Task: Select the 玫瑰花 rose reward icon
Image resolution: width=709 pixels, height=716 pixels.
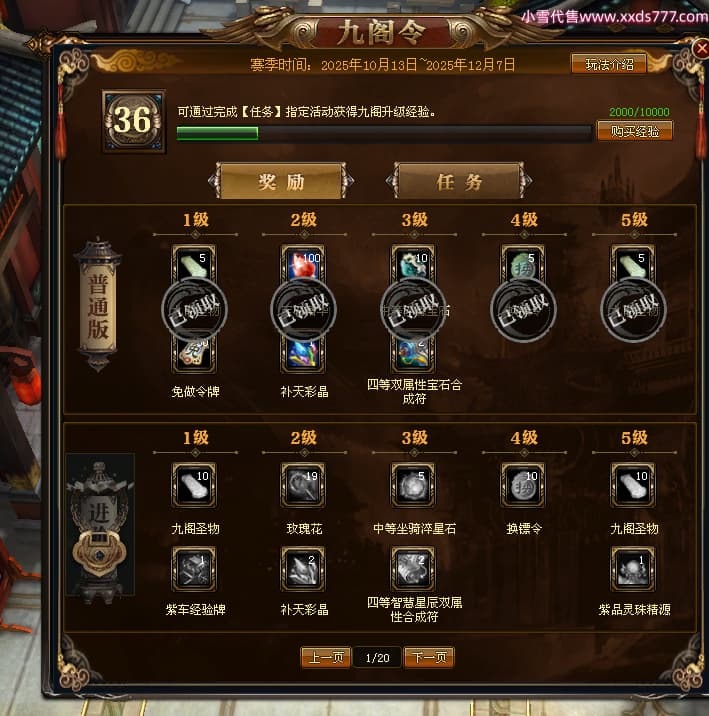Action: pos(303,485)
